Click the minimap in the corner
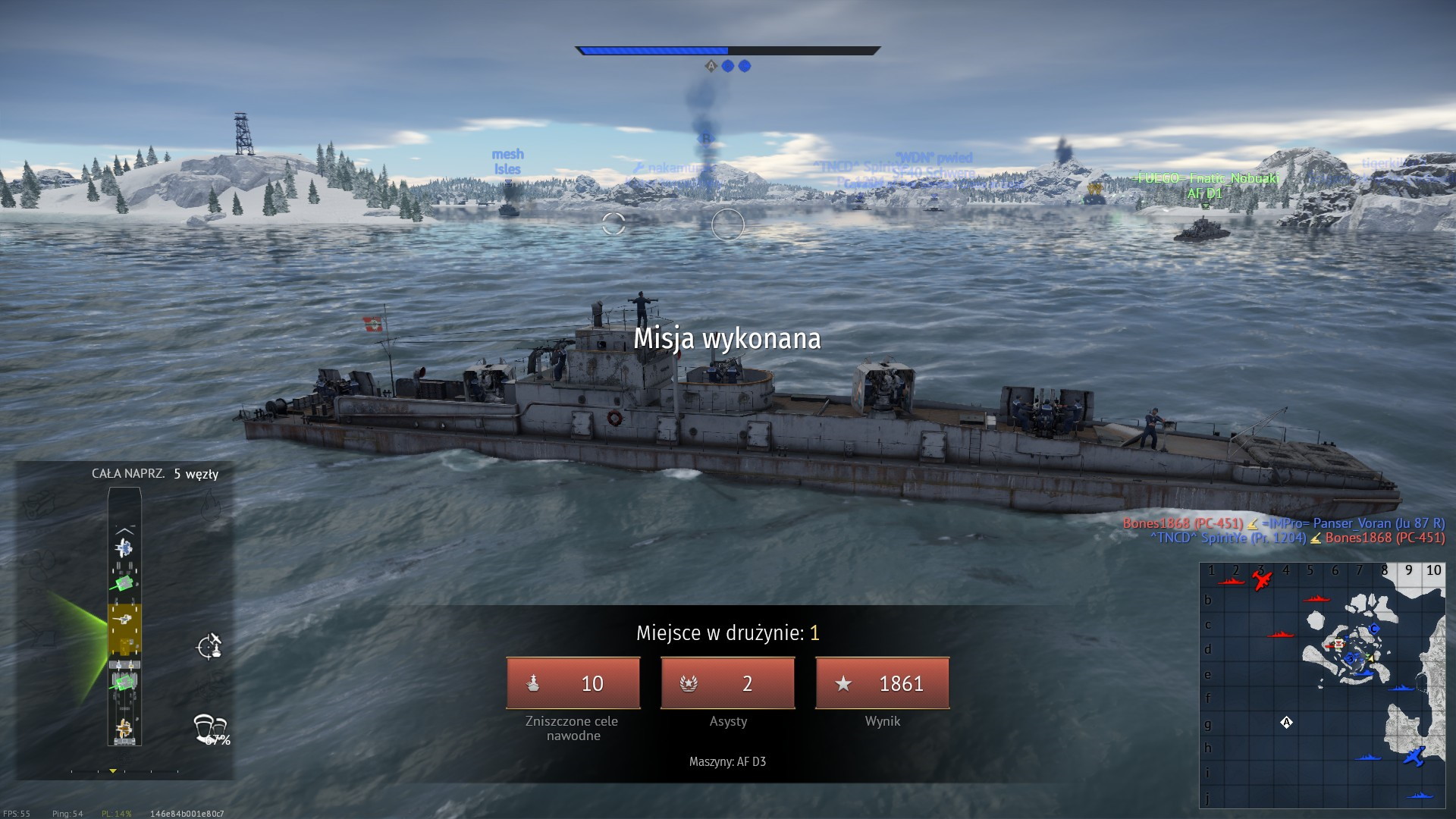The height and width of the screenshot is (819, 1456). pyautogui.click(x=1322, y=685)
